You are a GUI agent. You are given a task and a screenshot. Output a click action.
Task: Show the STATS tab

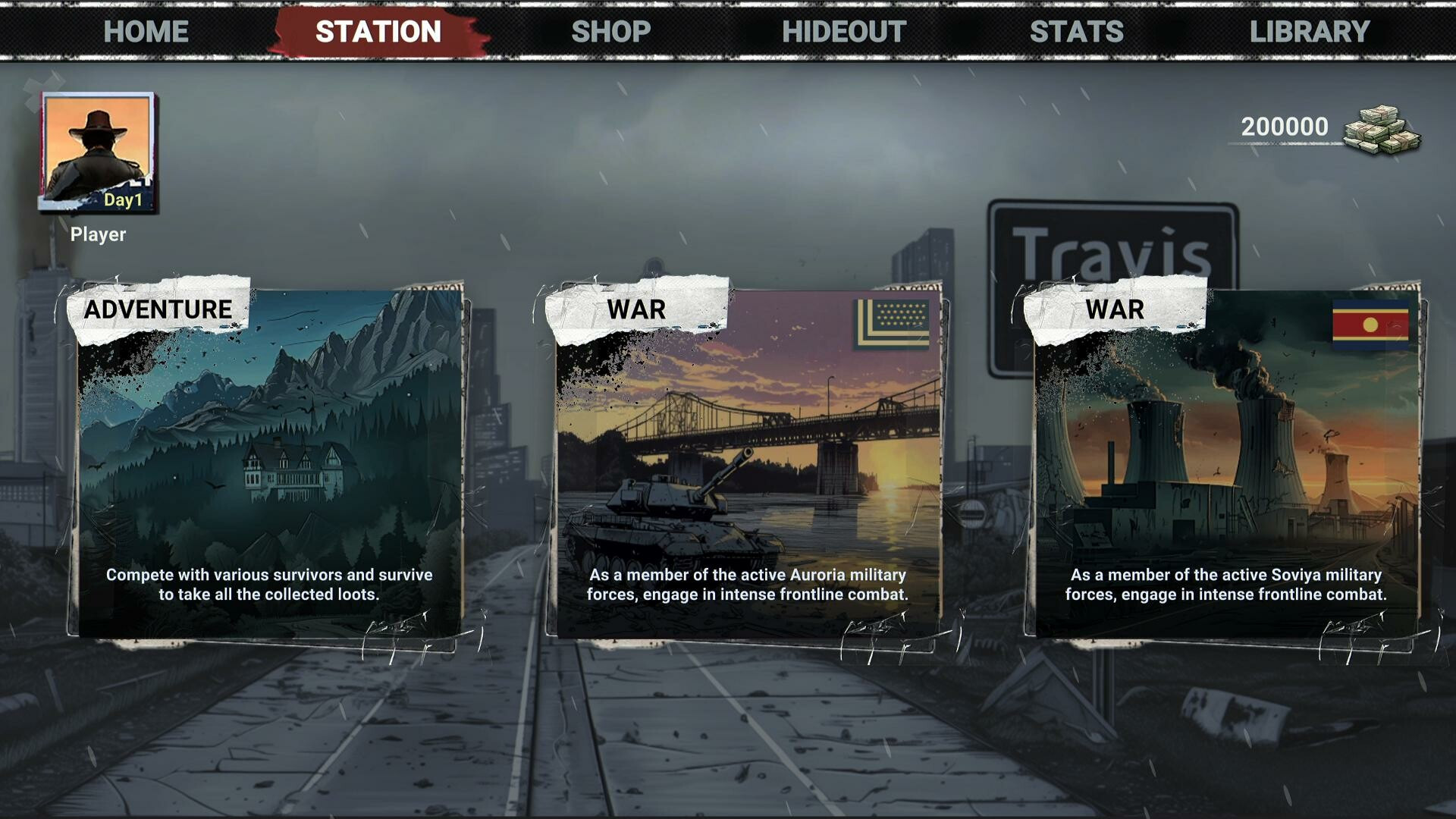pyautogui.click(x=1077, y=31)
